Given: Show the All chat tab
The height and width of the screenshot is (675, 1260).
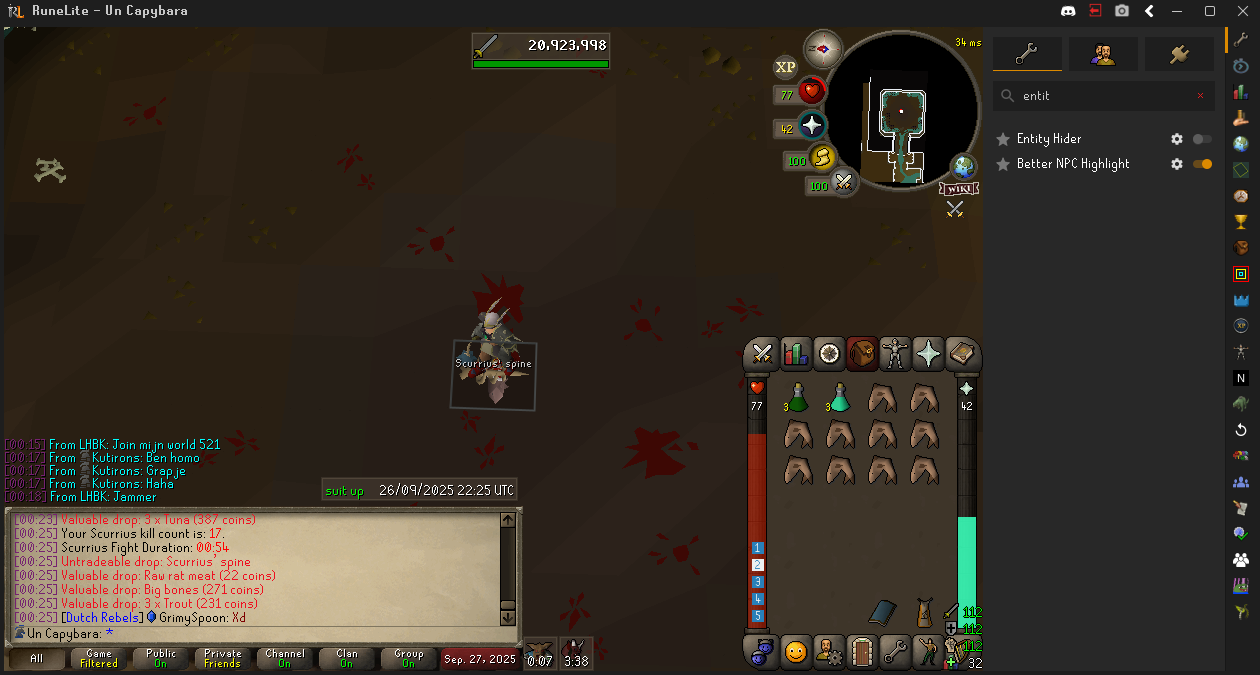Looking at the screenshot, I should click(x=37, y=658).
